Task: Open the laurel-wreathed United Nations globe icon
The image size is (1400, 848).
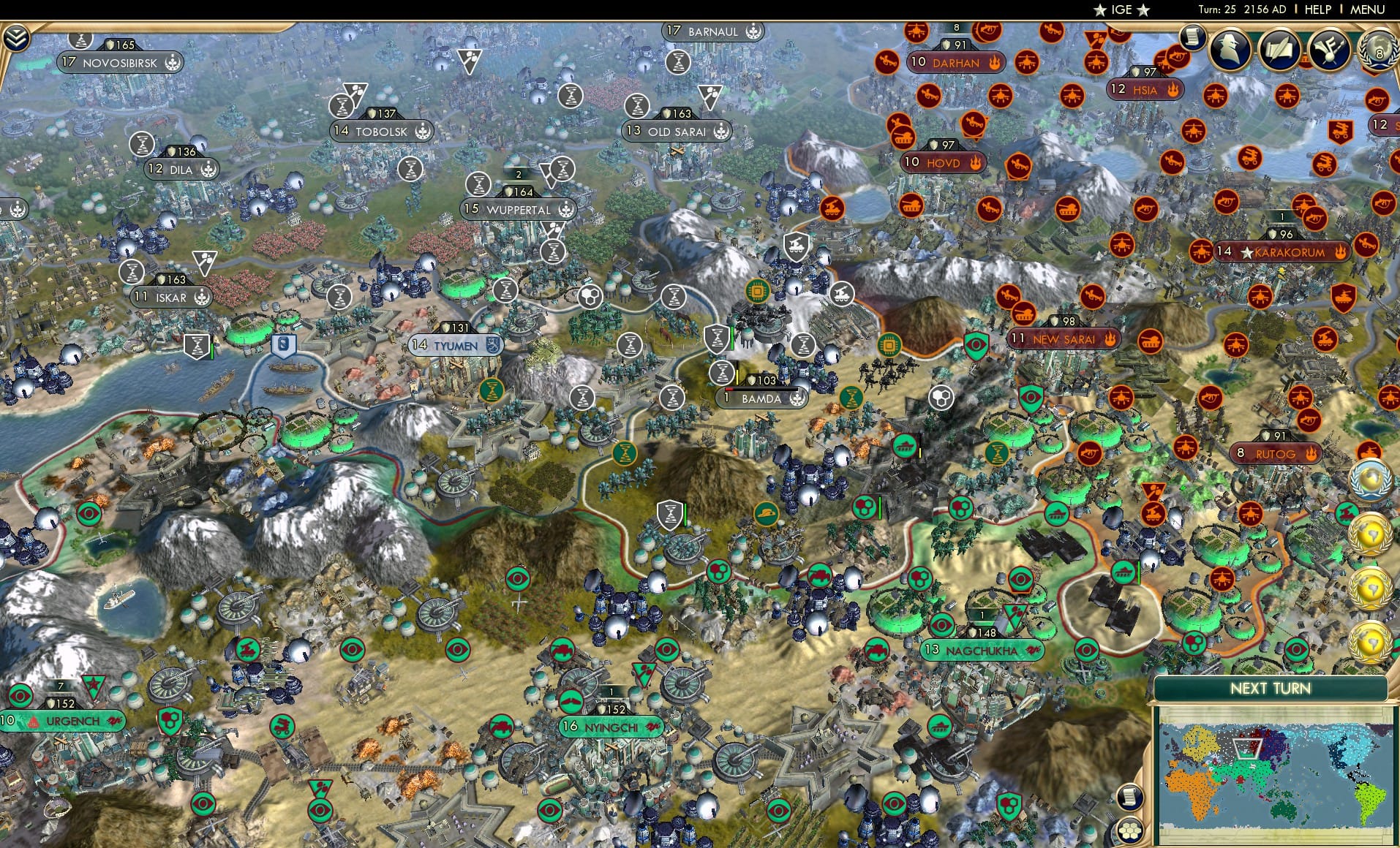Action: (1371, 480)
